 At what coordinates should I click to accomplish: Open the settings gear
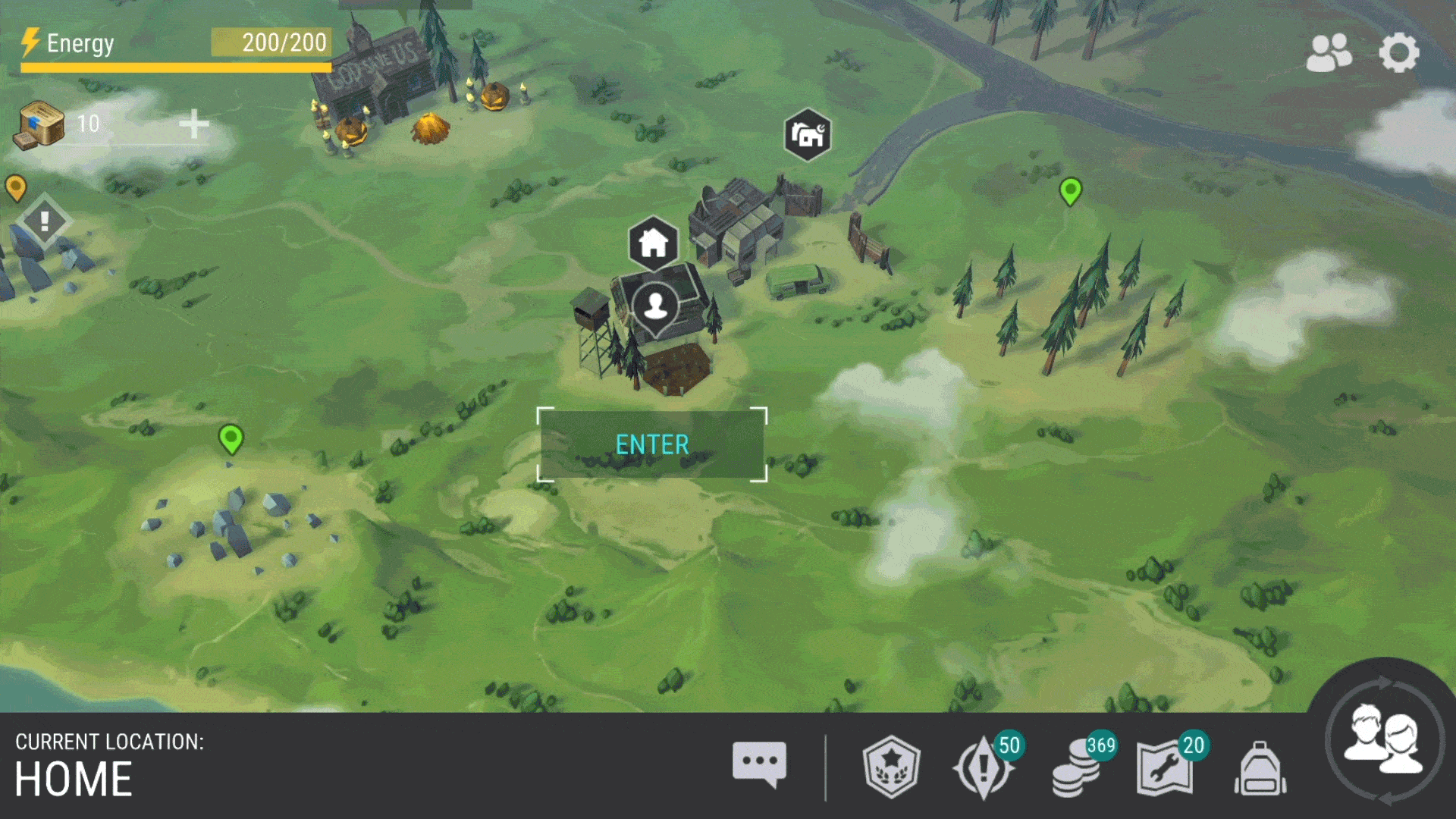(x=1398, y=53)
